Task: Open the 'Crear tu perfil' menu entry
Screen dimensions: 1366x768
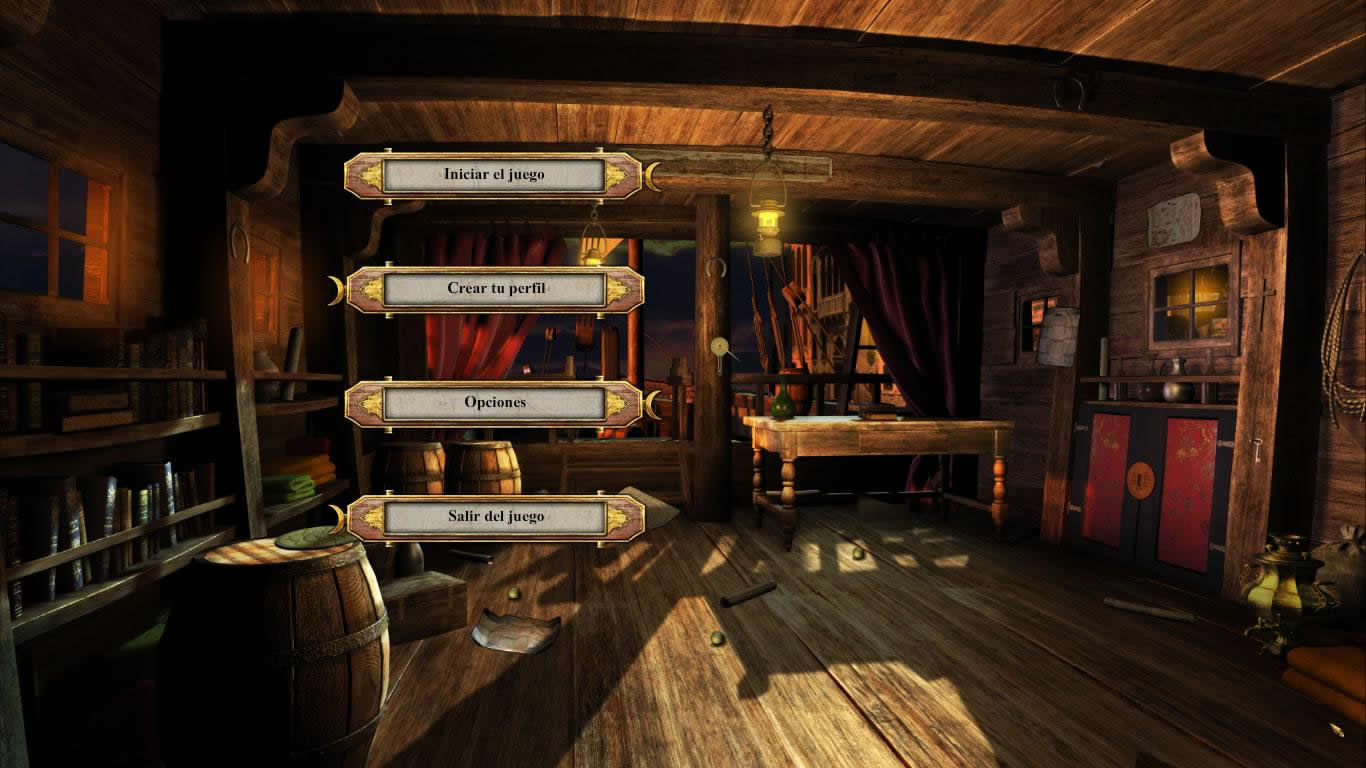Action: (x=494, y=289)
